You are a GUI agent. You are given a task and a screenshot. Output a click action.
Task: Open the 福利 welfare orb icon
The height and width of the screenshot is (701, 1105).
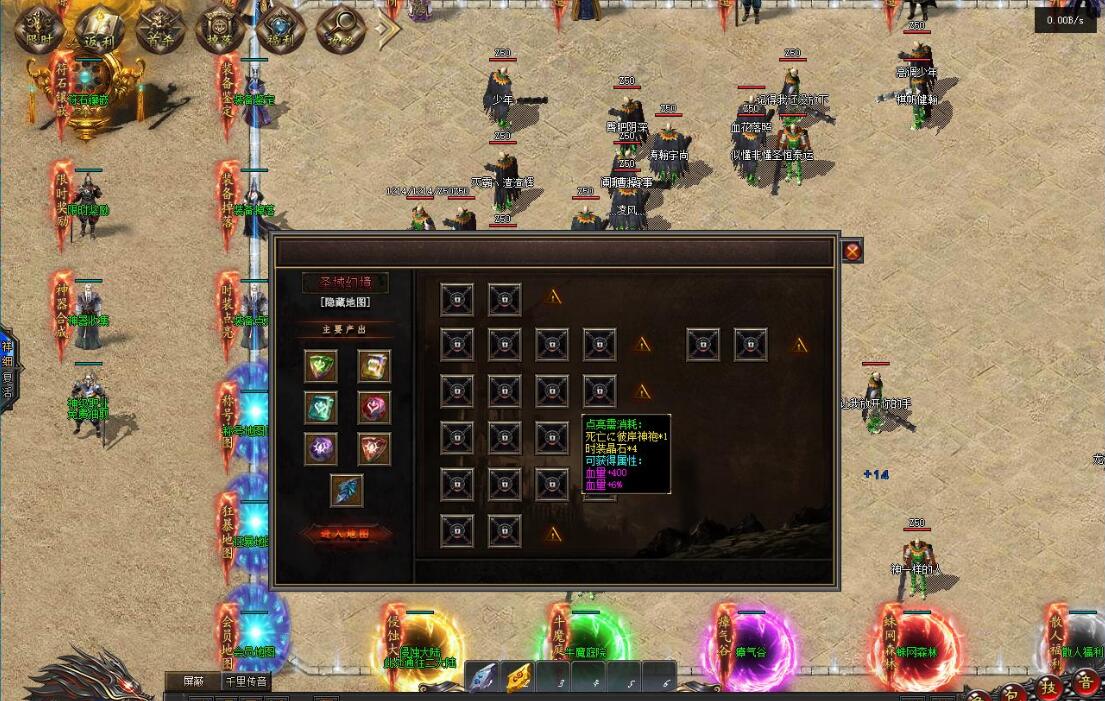click(x=280, y=27)
